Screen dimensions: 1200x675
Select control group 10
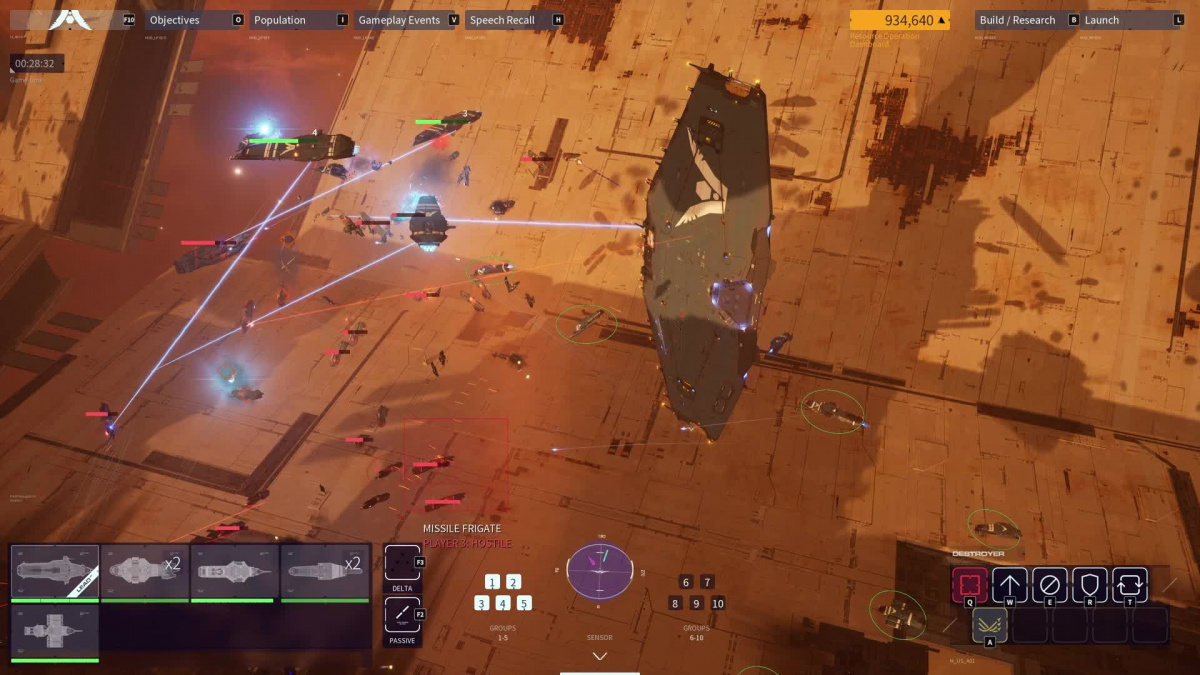[718, 603]
